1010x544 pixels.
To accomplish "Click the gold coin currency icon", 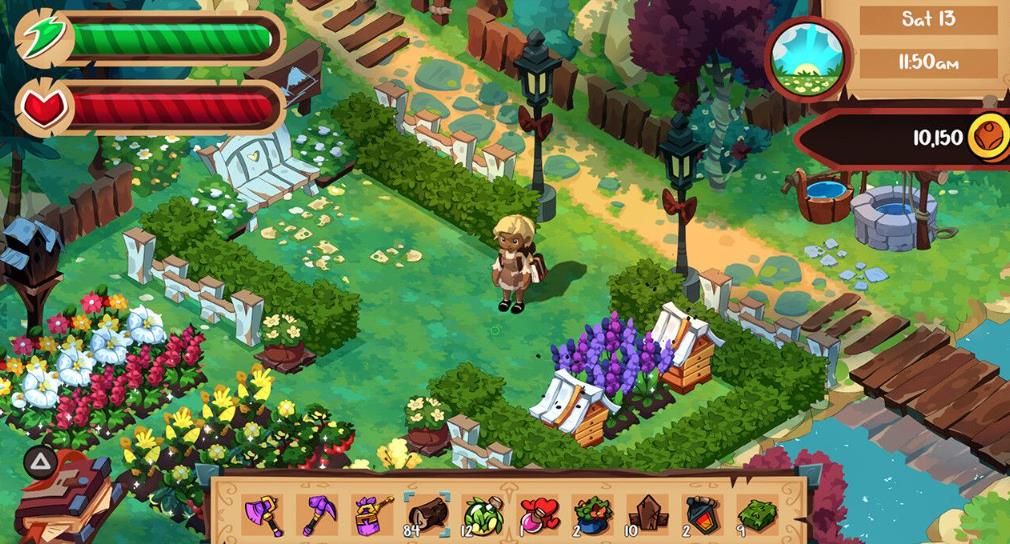I will tap(987, 138).
